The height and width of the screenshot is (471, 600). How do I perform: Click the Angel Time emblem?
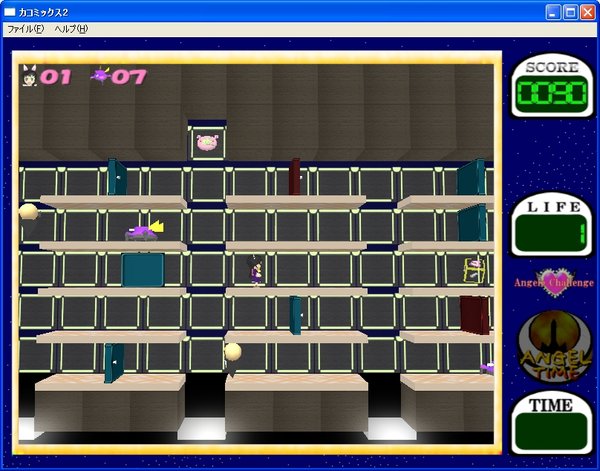[x=552, y=348]
